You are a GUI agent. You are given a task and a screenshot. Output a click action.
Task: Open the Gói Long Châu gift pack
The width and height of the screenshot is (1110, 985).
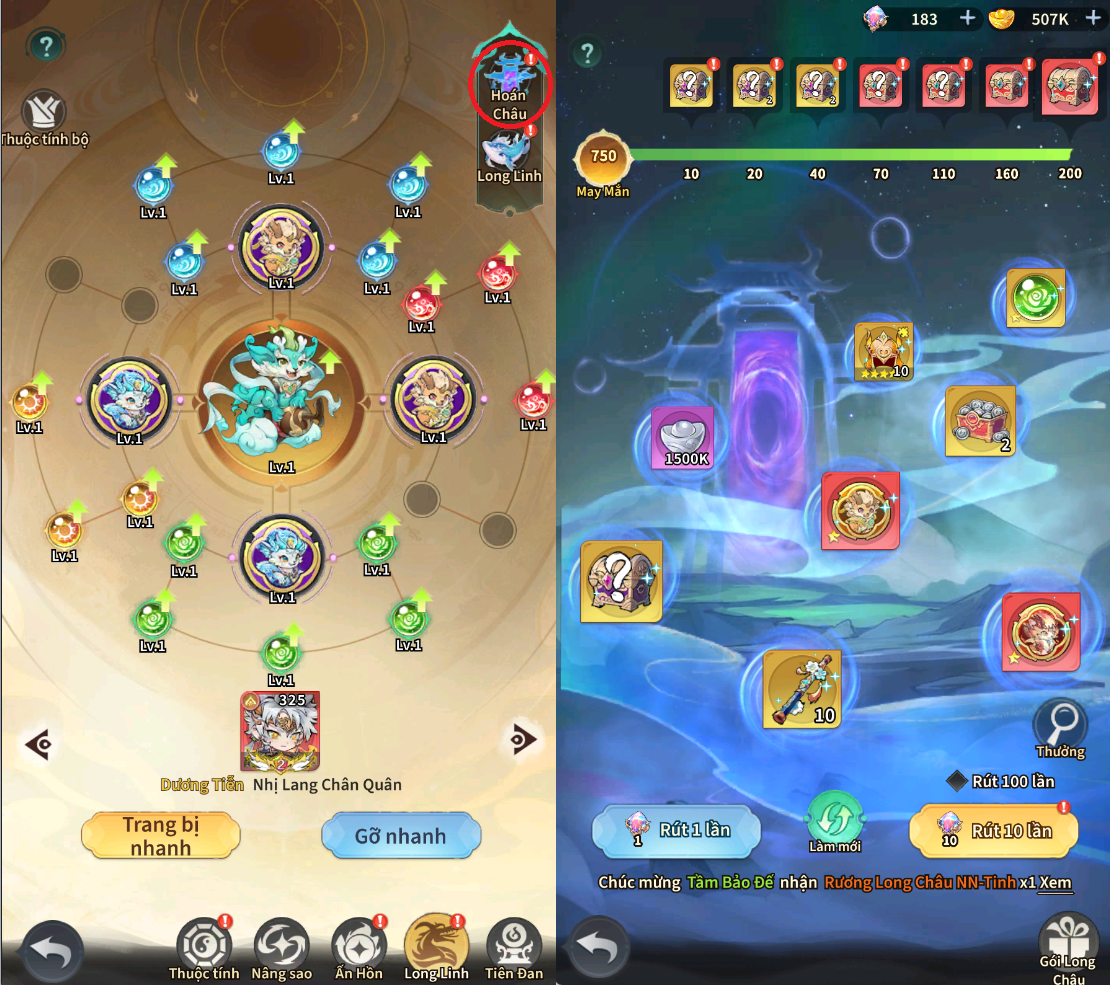[x=1067, y=944]
